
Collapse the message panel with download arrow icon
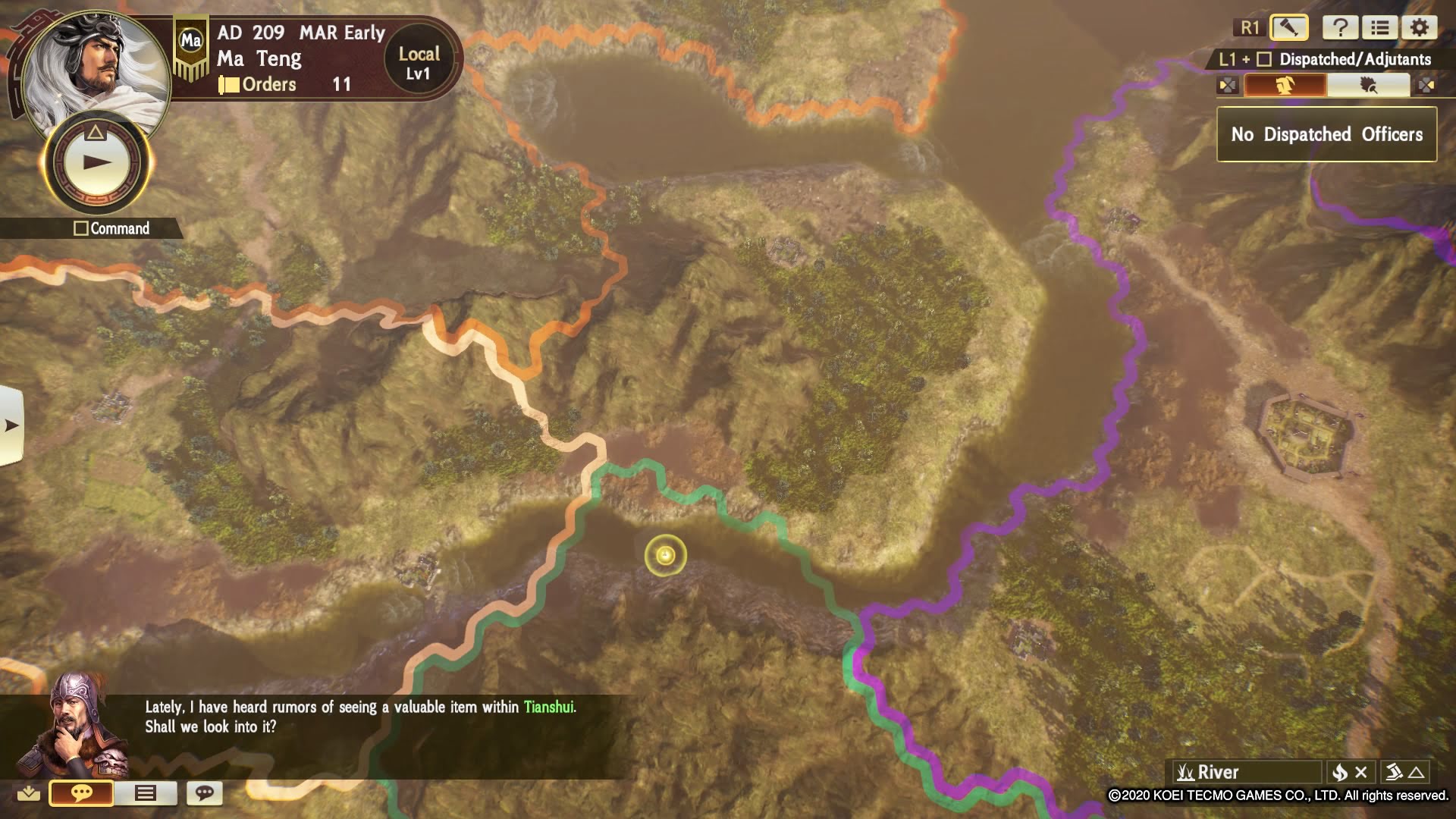29,793
